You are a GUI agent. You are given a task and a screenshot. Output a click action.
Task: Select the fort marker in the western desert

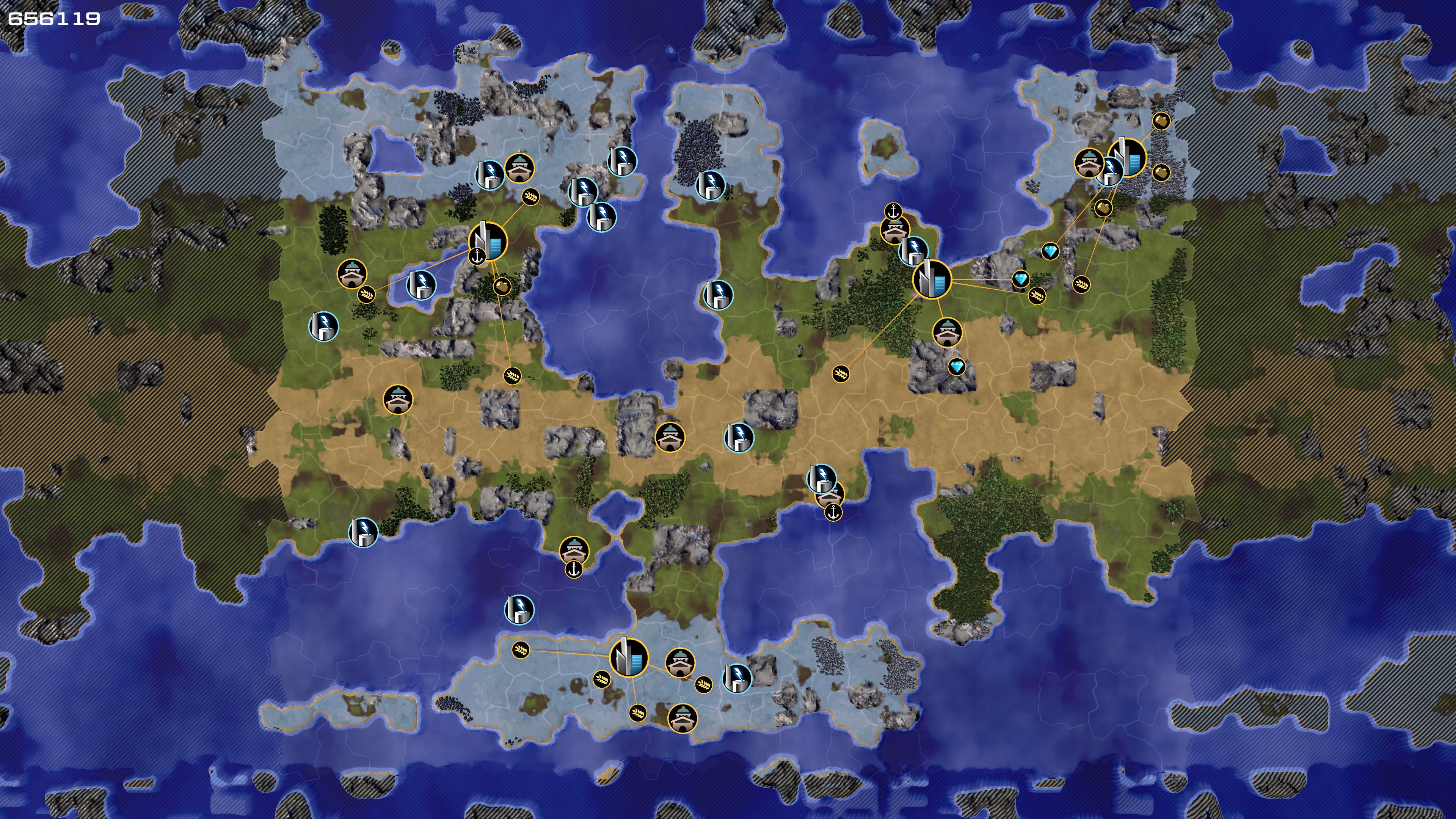tap(398, 400)
